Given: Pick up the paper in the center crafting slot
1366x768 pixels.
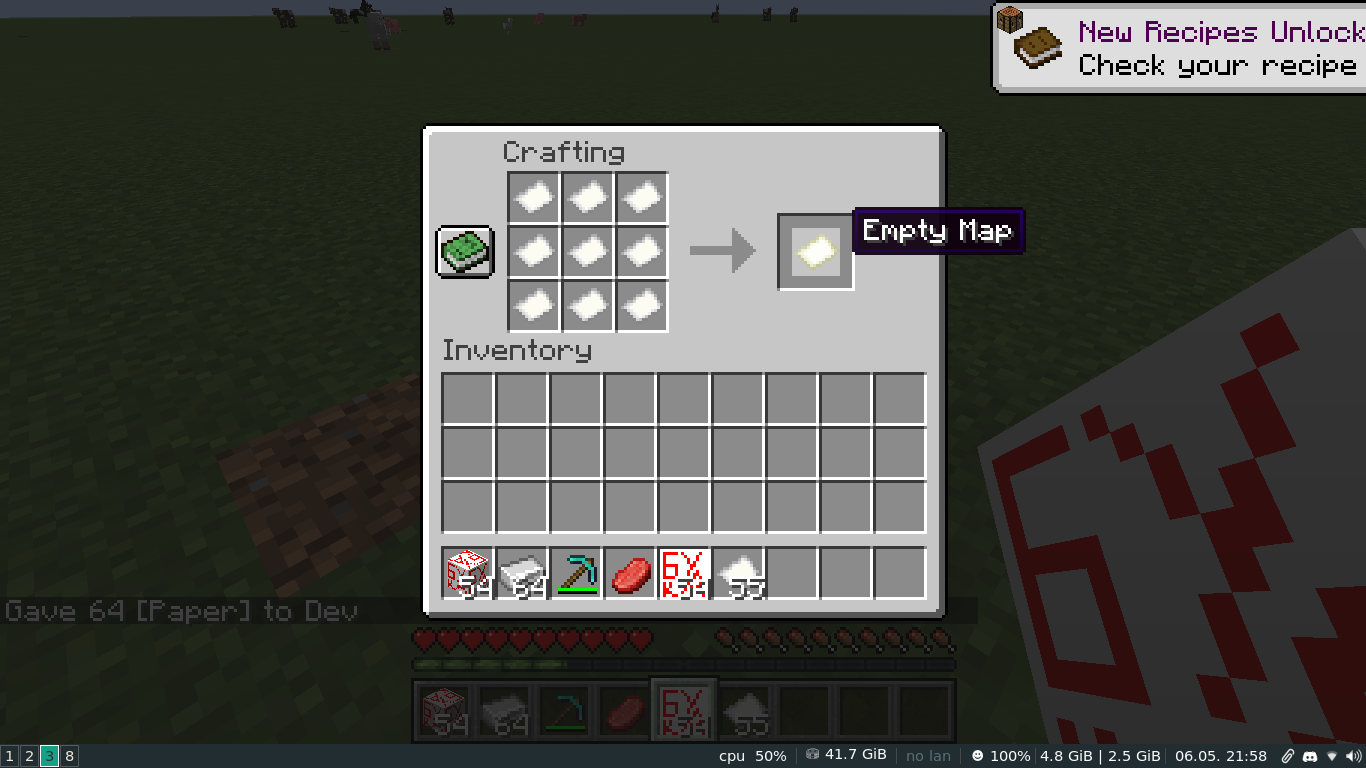Looking at the screenshot, I should 587,251.
